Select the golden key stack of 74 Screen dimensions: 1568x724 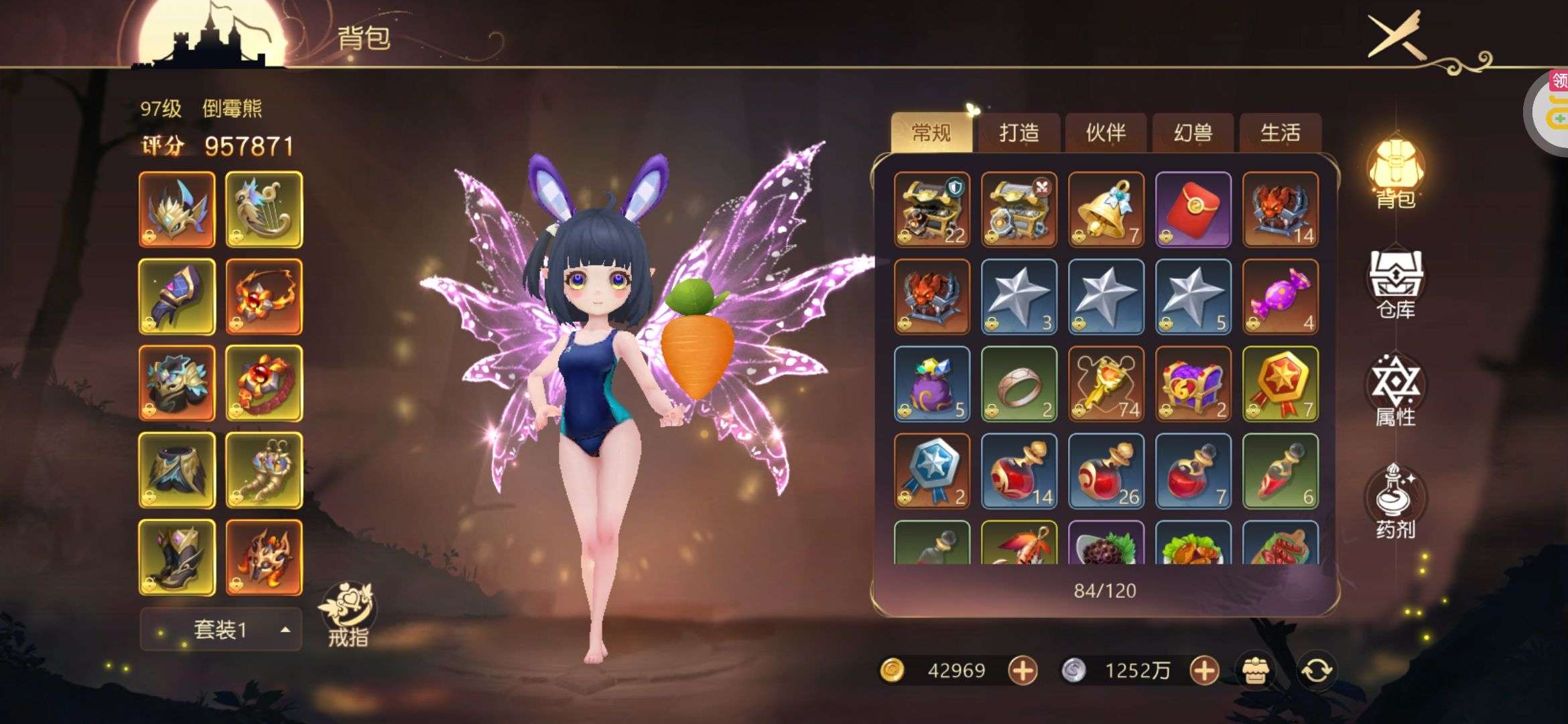(x=1106, y=383)
